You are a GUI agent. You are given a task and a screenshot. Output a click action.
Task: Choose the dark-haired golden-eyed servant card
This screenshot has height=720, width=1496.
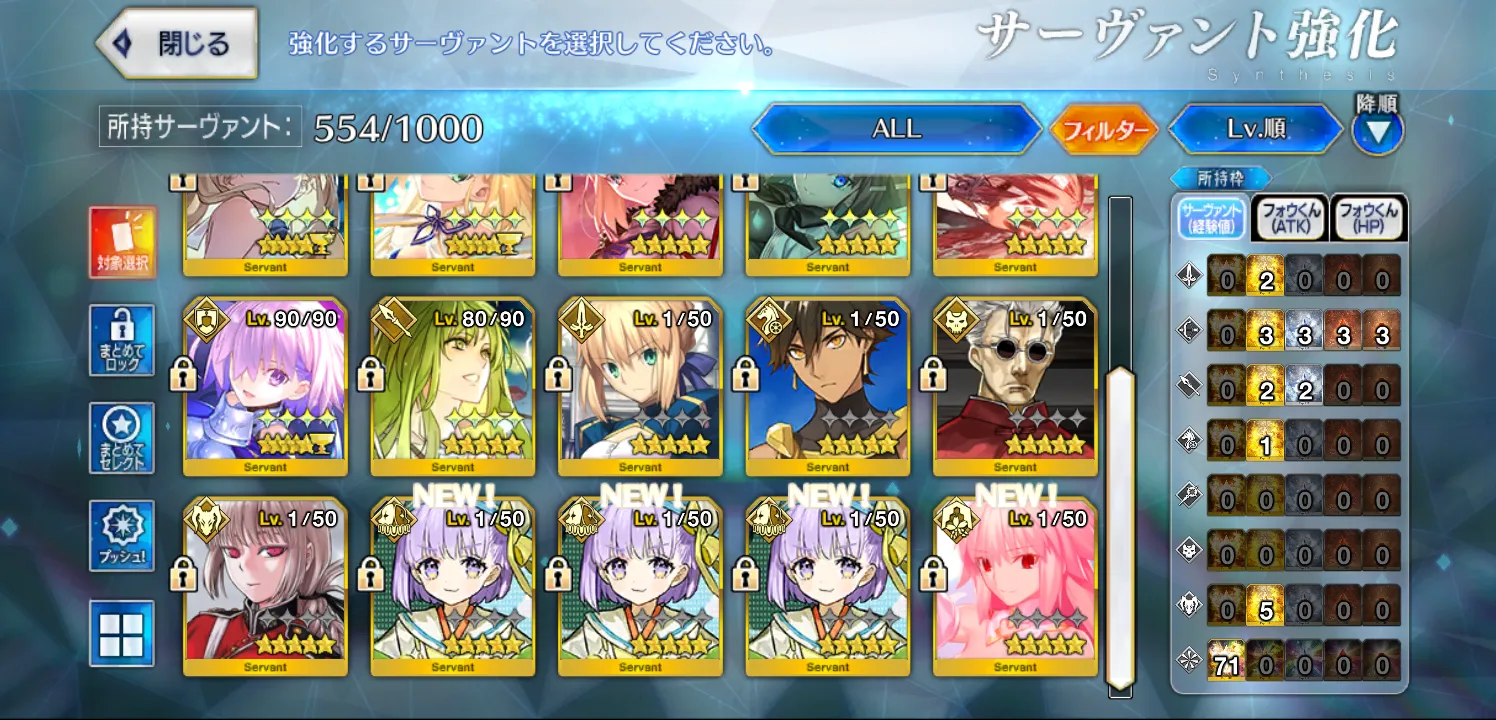point(828,386)
